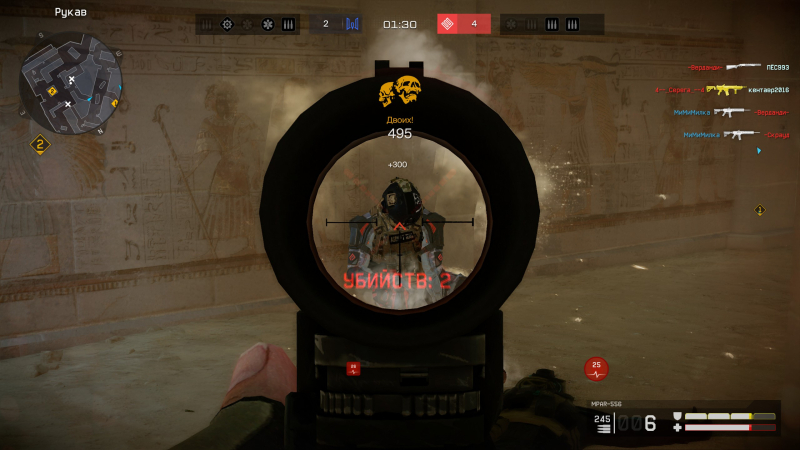This screenshot has width=800, height=450.
Task: Click the red heartbeat 25 icon
Action: click(x=597, y=368)
